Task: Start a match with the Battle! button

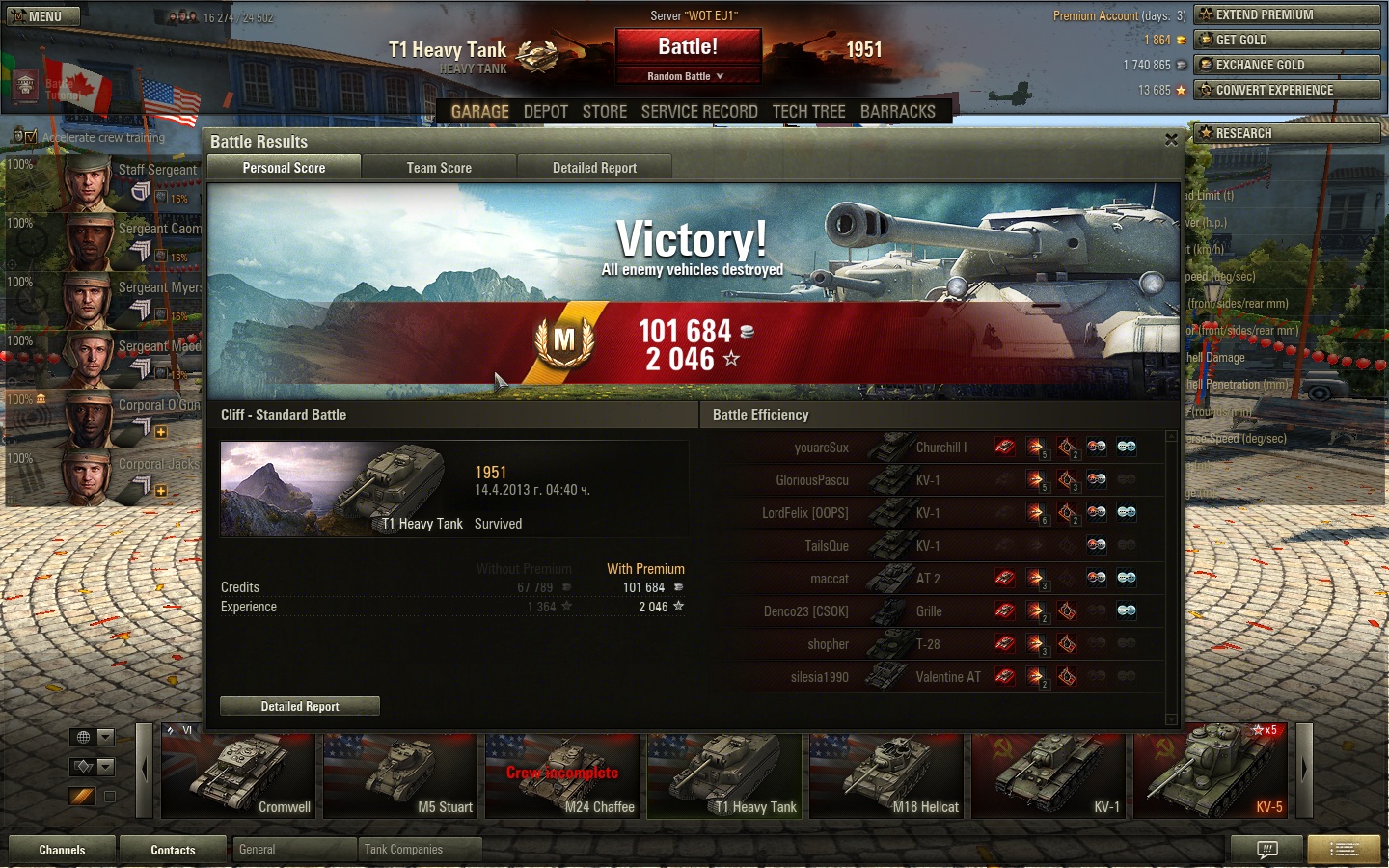Action: [x=688, y=47]
